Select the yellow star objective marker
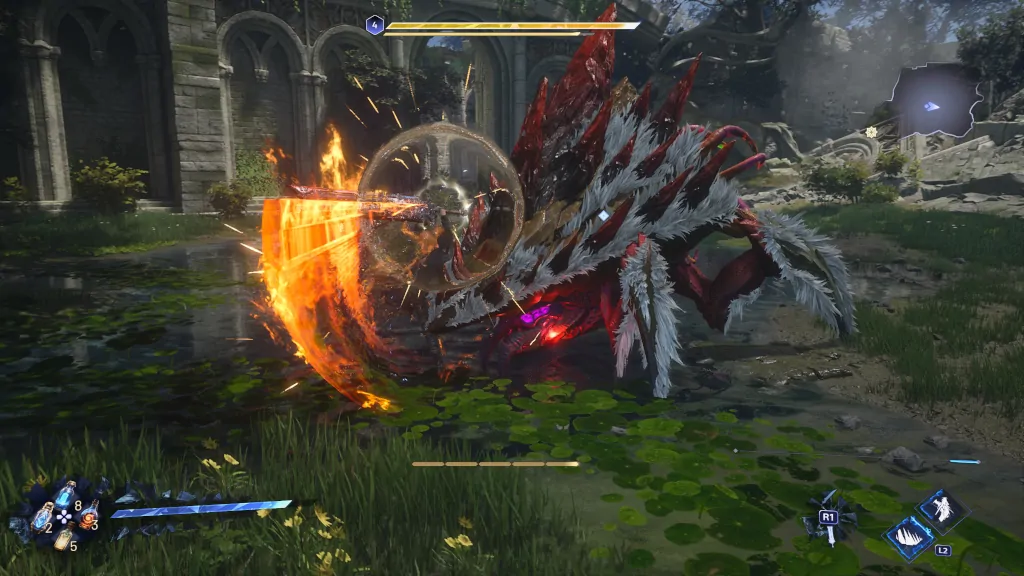 pyautogui.click(x=871, y=132)
